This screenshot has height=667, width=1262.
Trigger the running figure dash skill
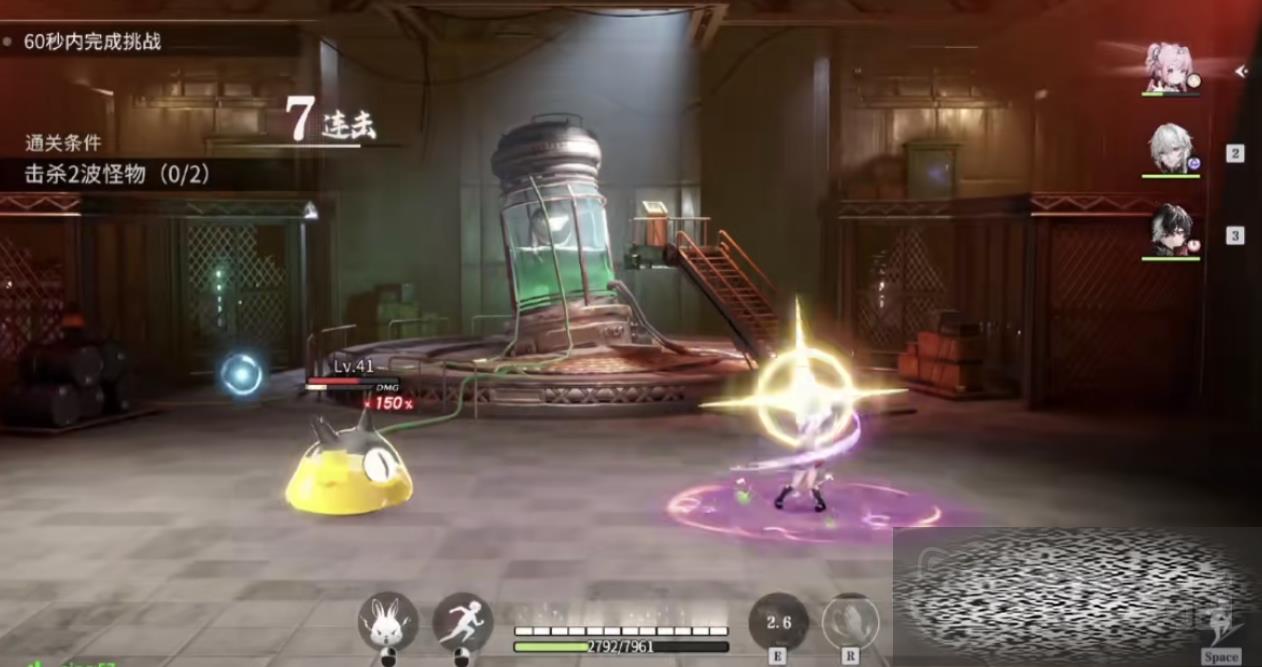(463, 622)
